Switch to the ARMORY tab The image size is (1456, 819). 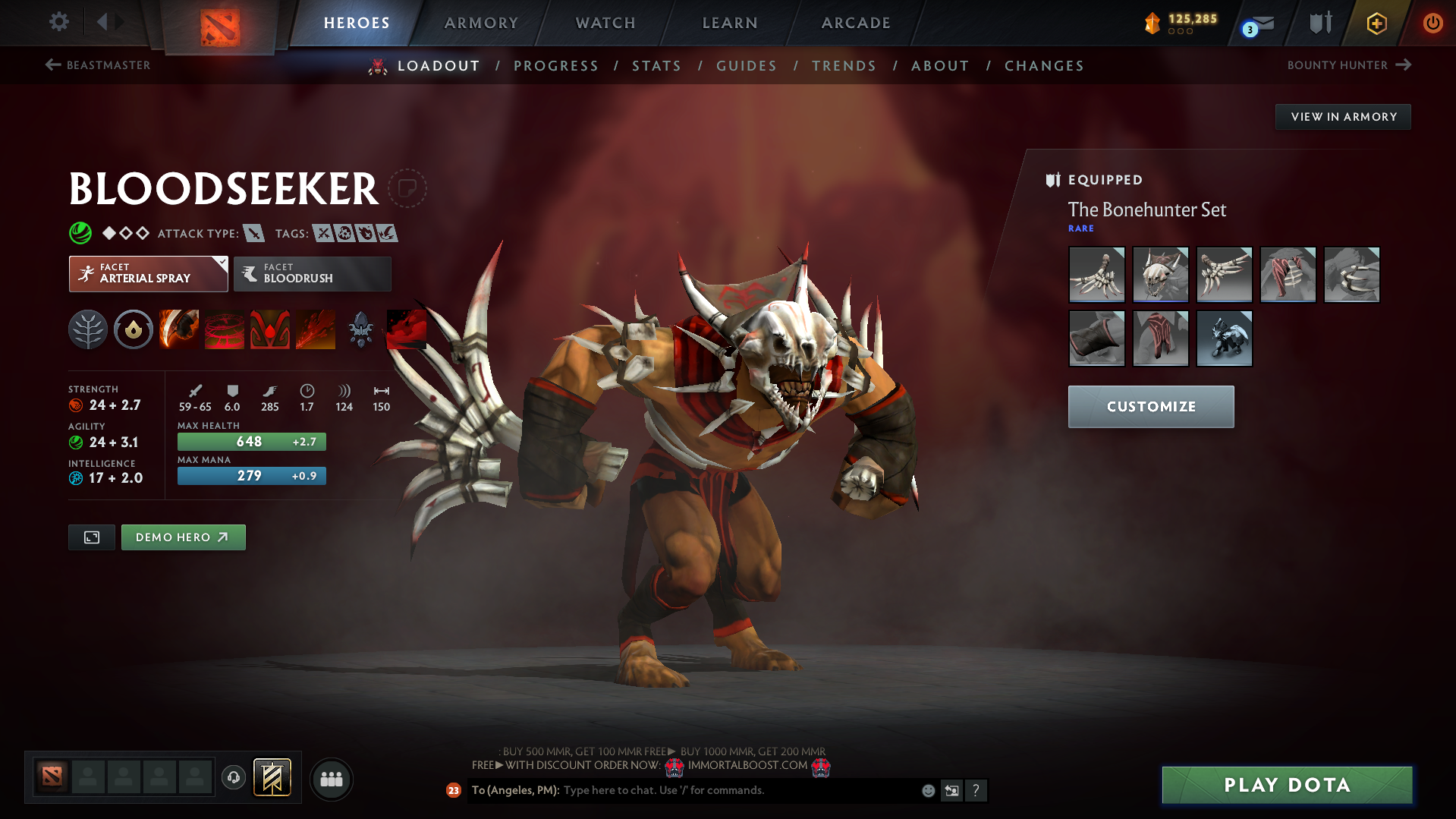click(481, 23)
